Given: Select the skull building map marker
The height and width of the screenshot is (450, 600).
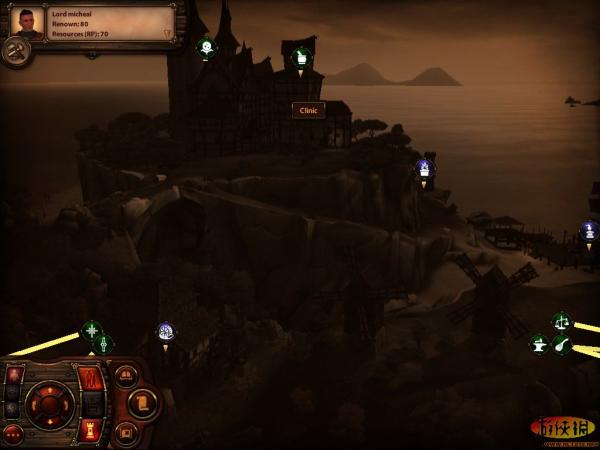Looking at the screenshot, I should [x=205, y=46].
